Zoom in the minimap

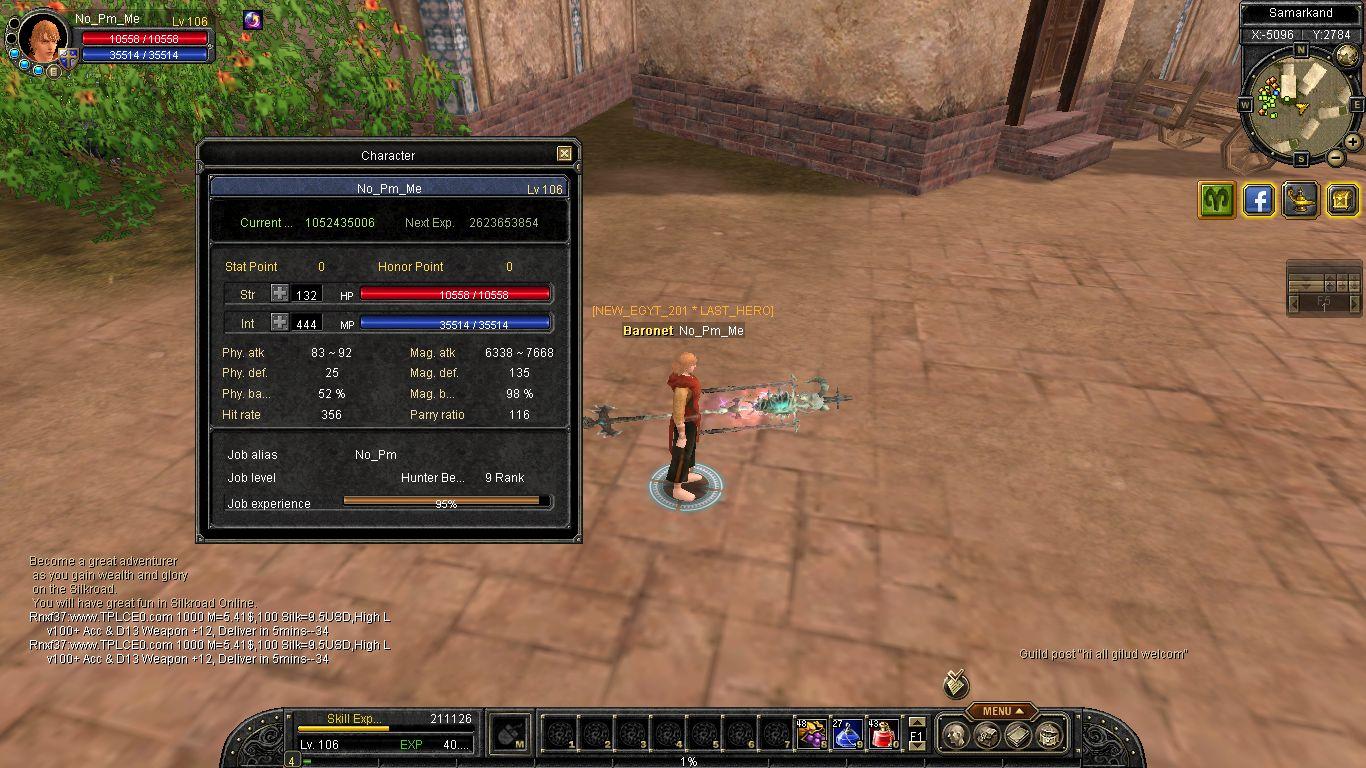coord(1353,142)
